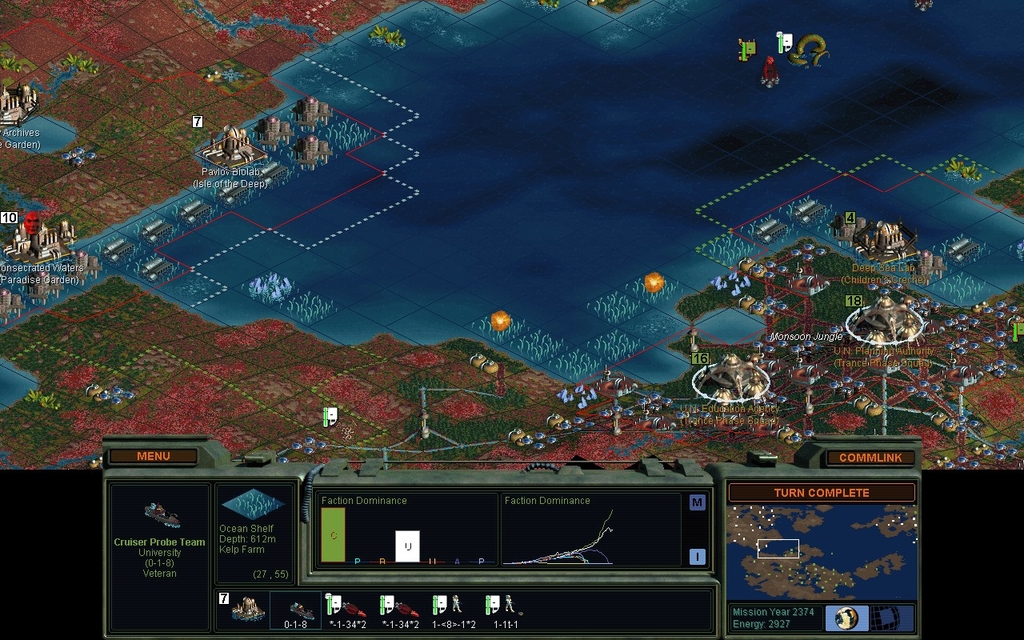1024x640 pixels.
Task: Toggle the I button beside the dominance graph
Action: [x=697, y=557]
